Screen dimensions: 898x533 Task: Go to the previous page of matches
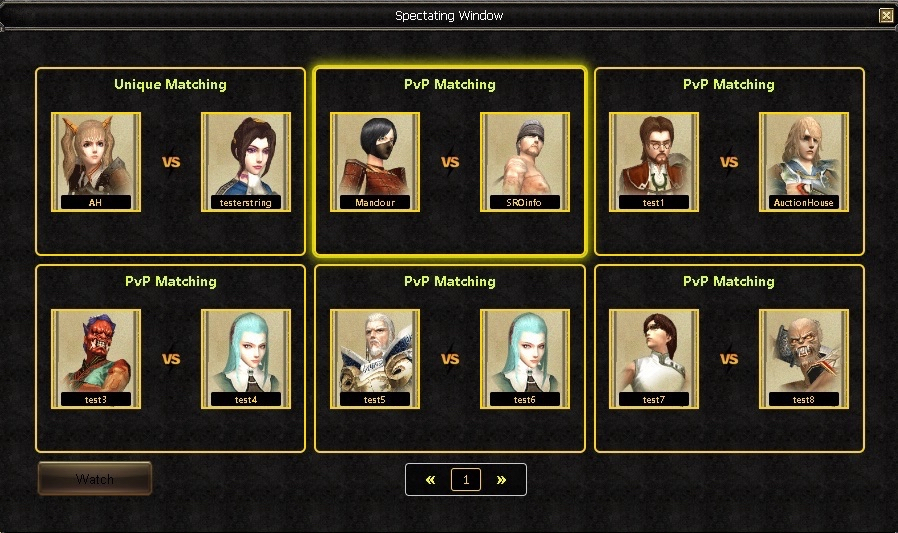[x=431, y=480]
